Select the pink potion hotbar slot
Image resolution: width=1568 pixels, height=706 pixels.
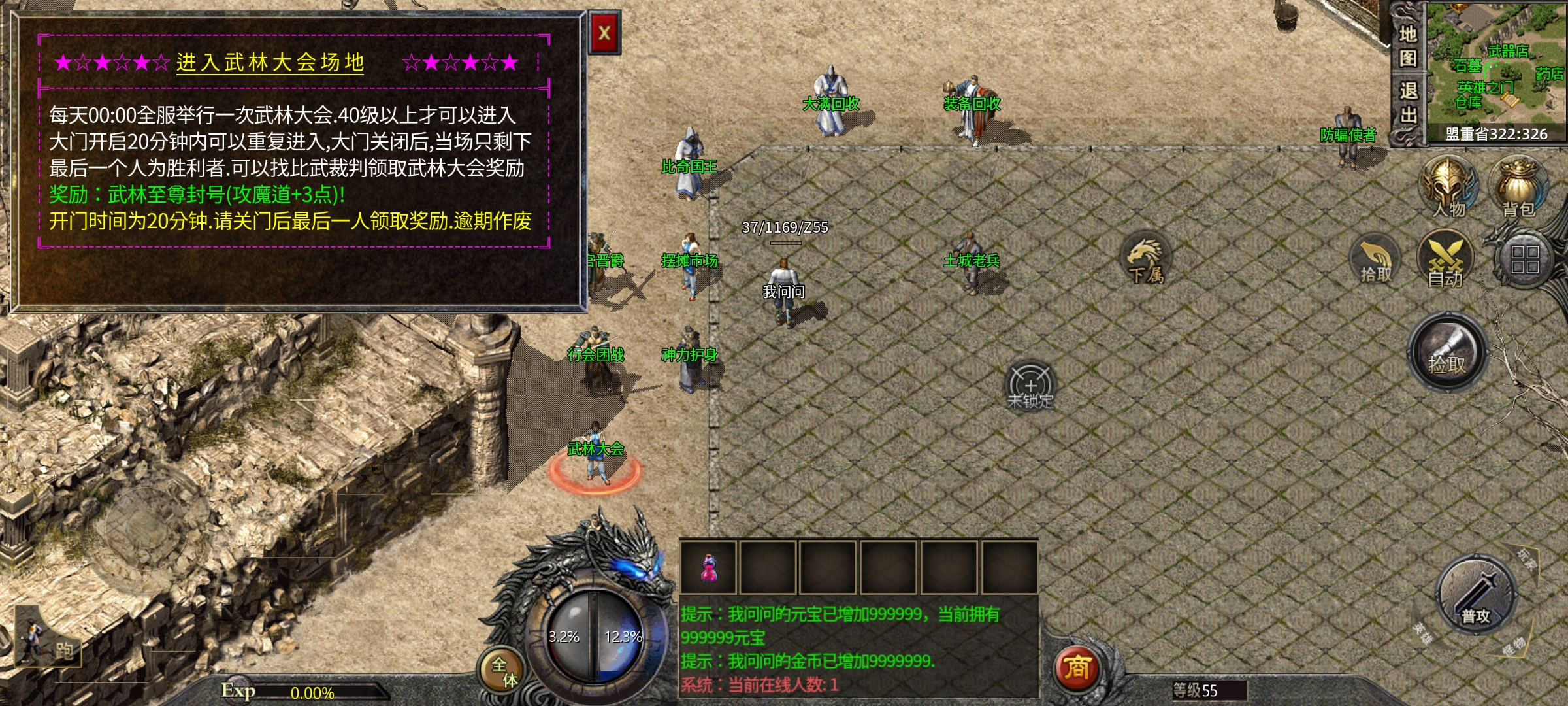(708, 567)
